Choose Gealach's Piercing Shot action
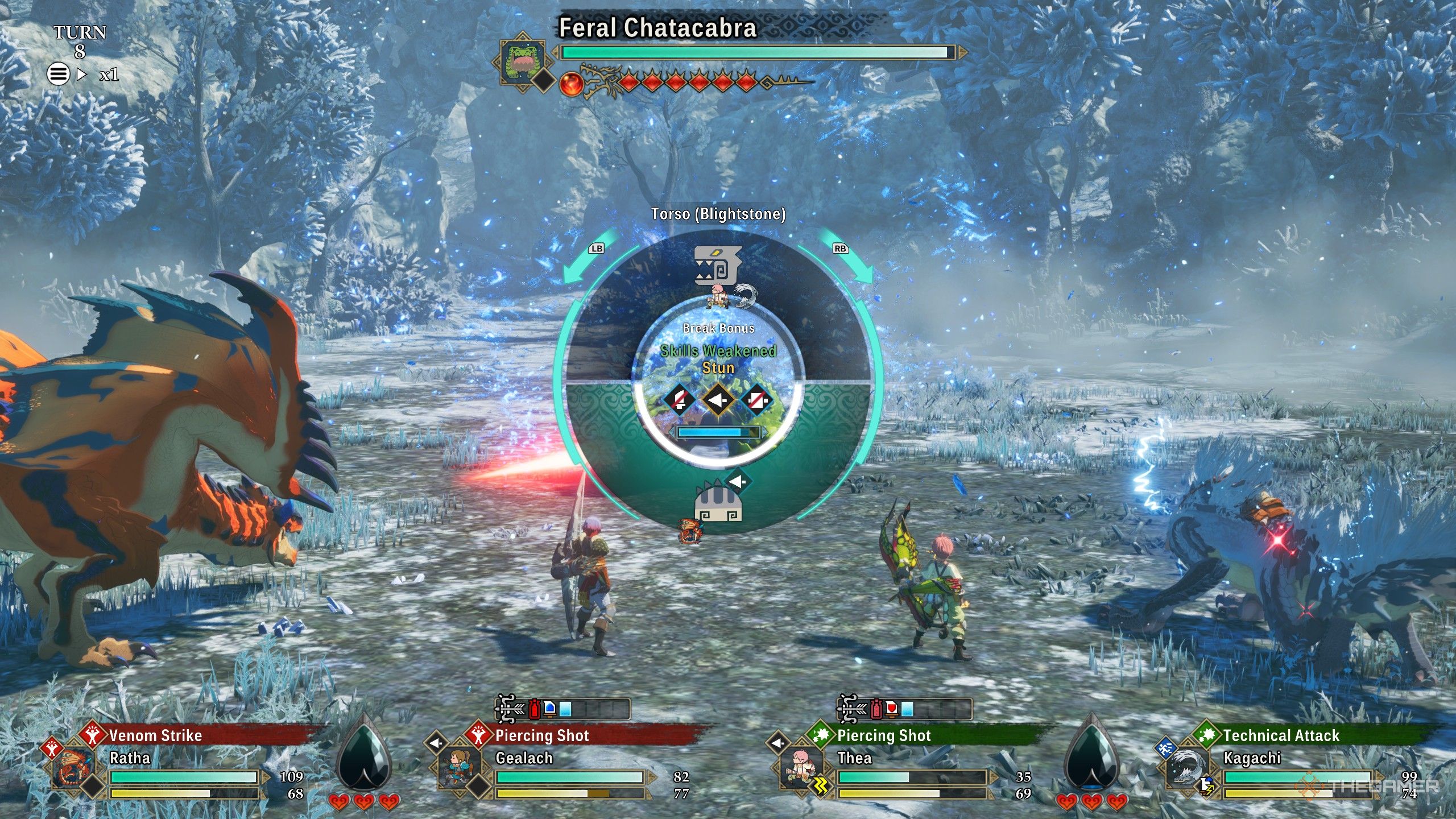Viewport: 1456px width, 819px height. (541, 736)
